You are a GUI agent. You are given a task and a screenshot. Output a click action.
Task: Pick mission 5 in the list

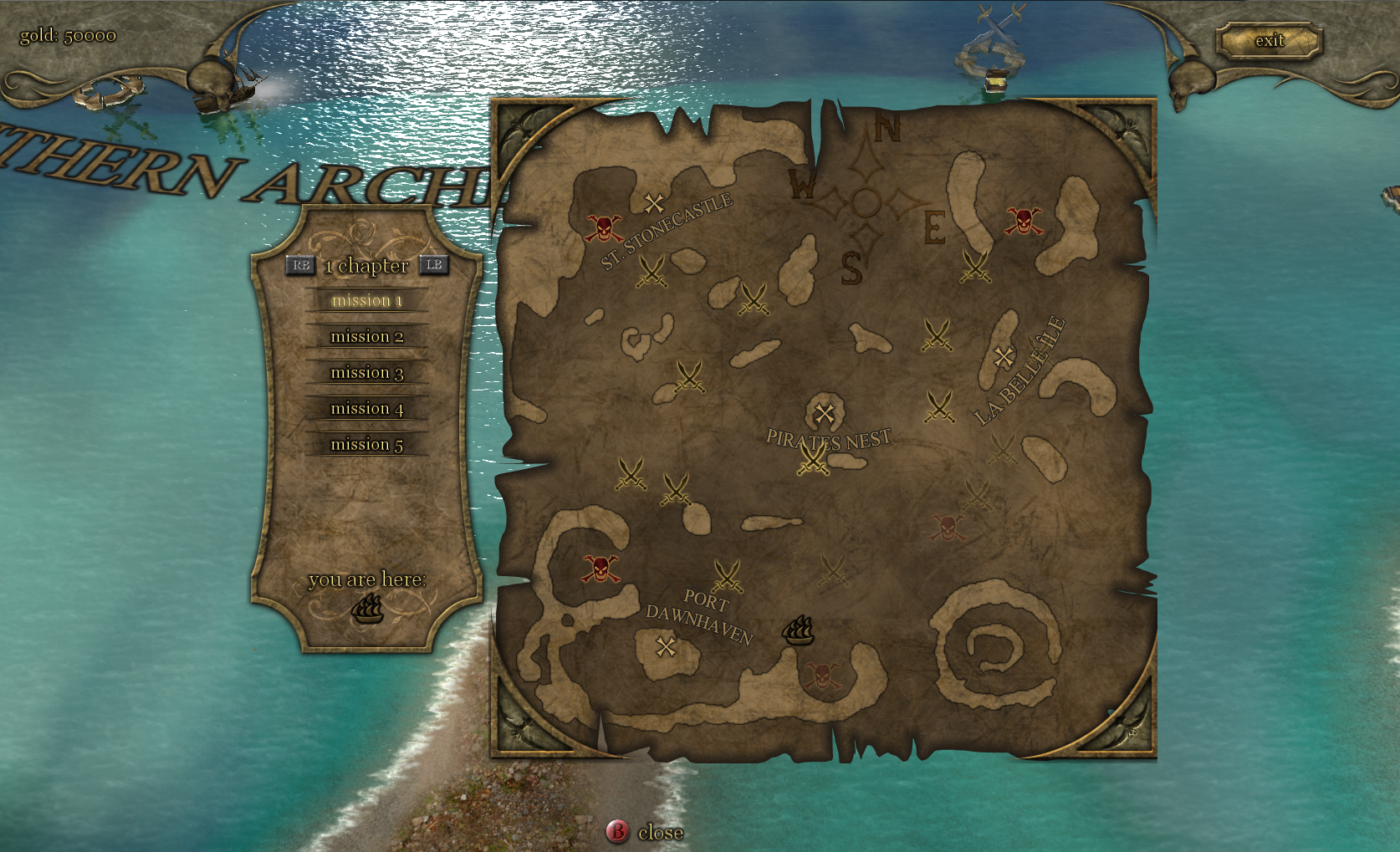click(x=367, y=444)
